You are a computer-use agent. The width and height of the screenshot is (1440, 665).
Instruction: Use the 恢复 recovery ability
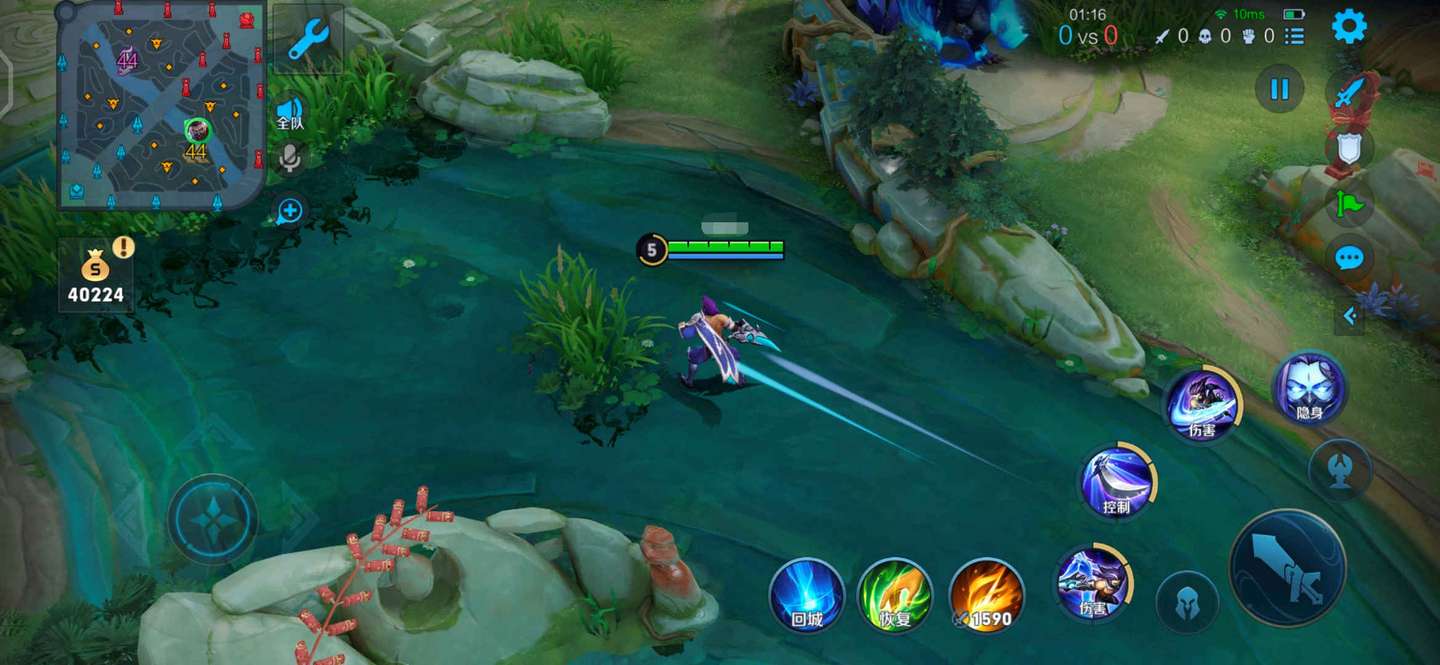tap(895, 595)
